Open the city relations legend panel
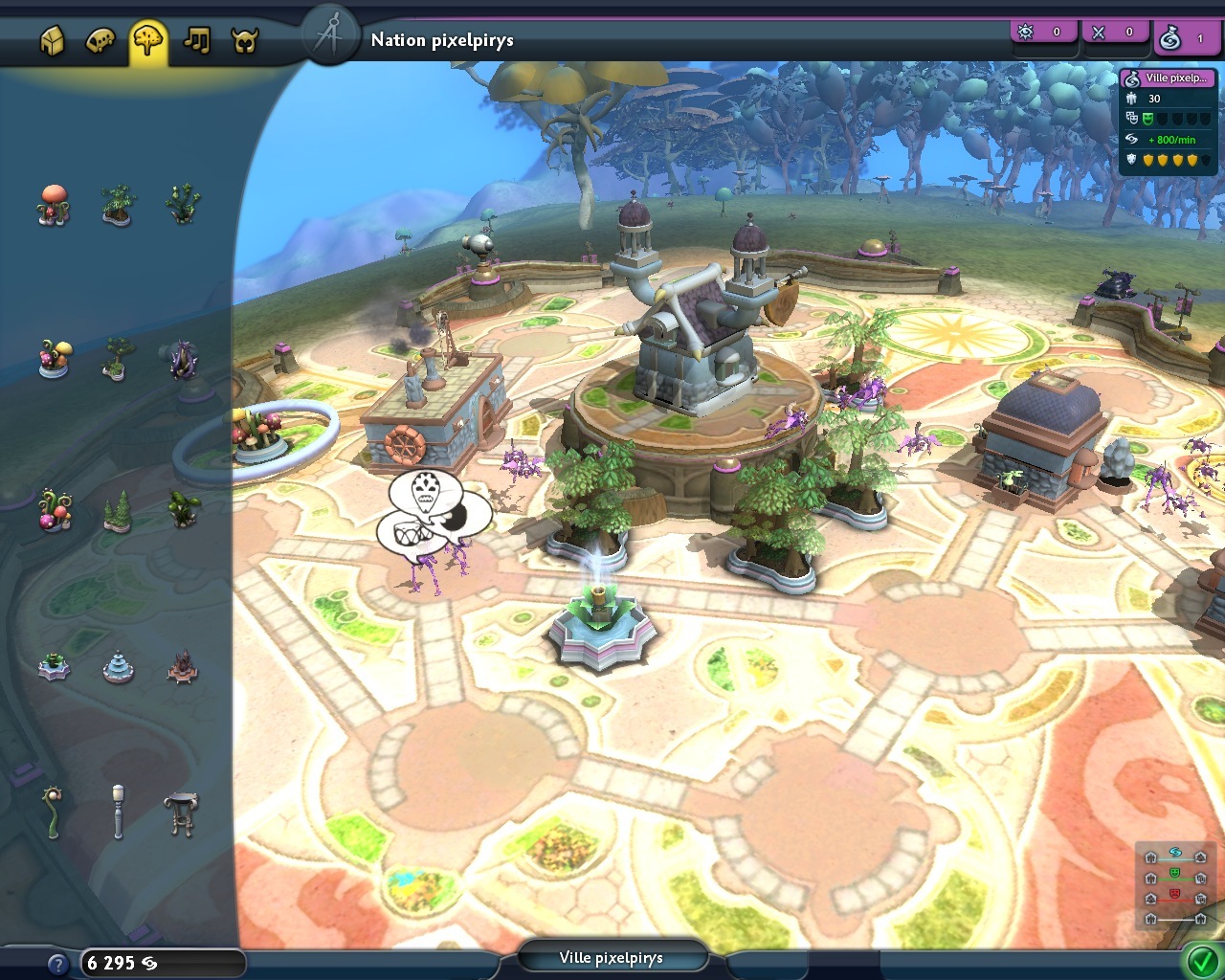Screen dimensions: 1225x980 click(1175, 884)
